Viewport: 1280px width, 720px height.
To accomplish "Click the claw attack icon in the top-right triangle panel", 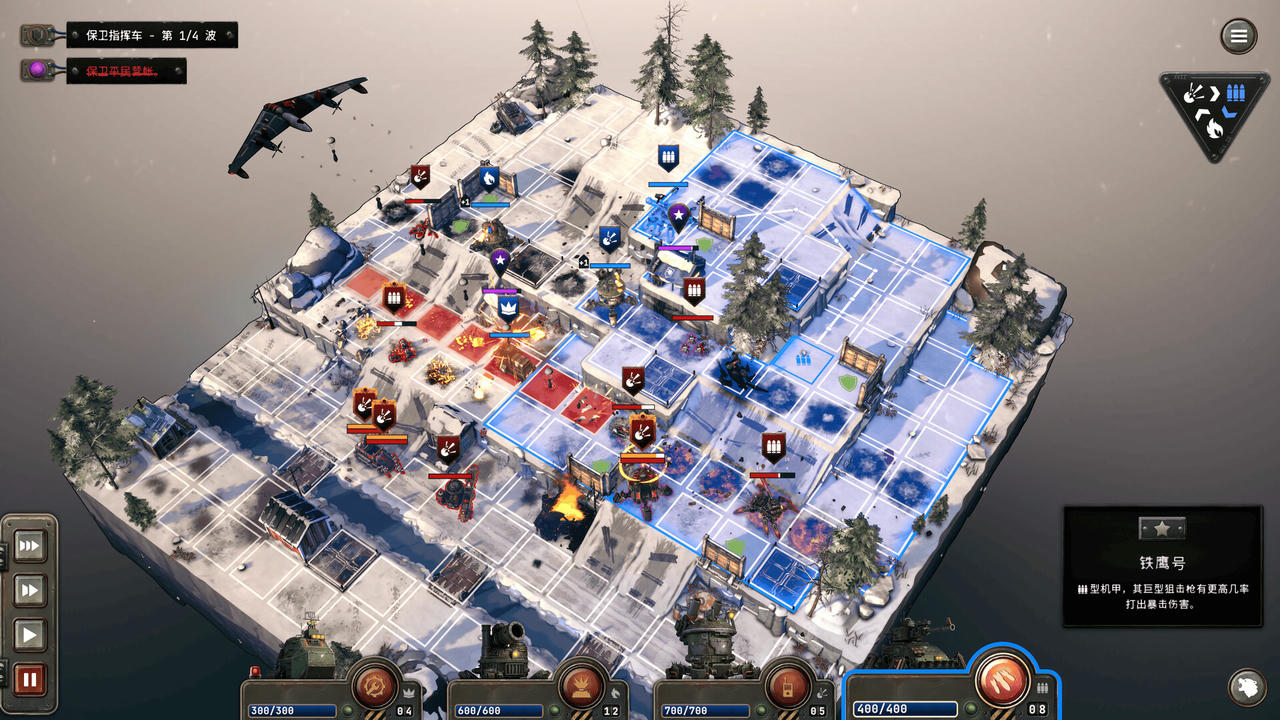I will (x=1190, y=93).
